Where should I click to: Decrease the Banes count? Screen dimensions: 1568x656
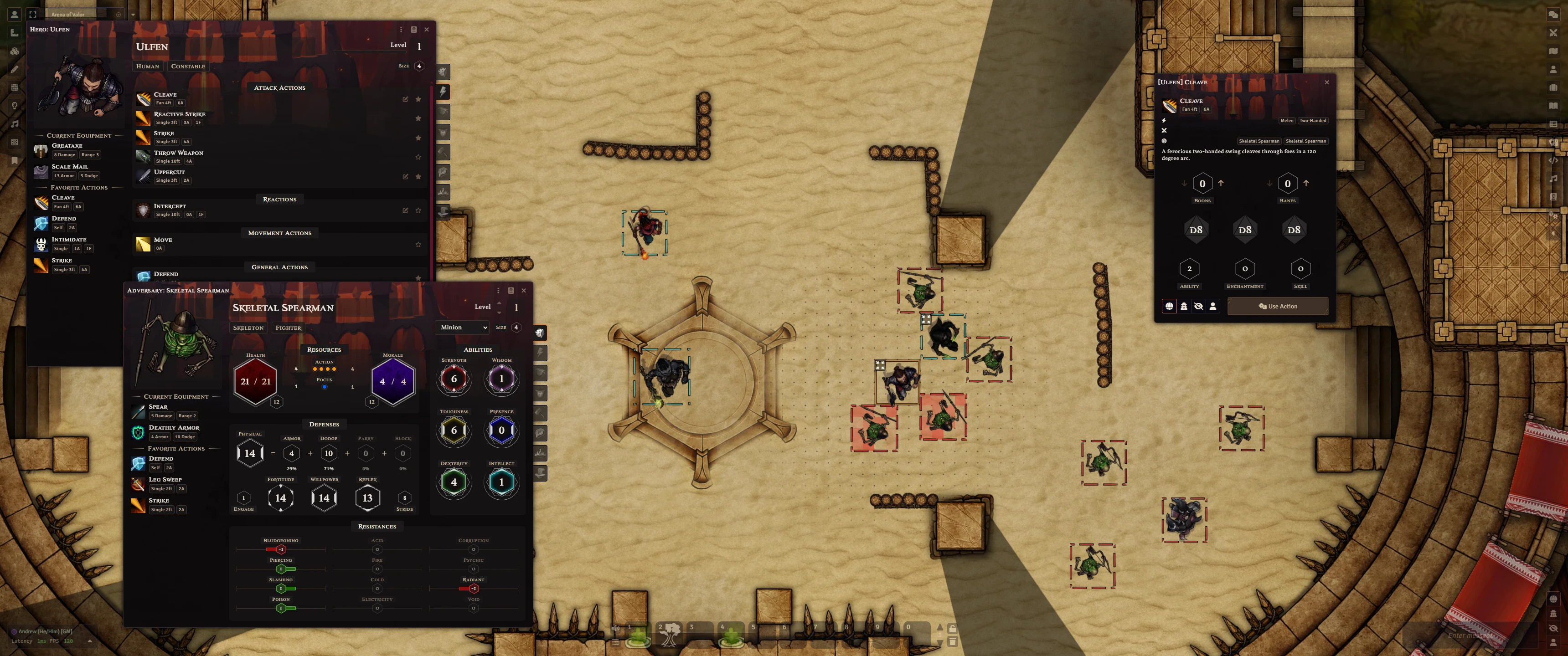coord(1269,183)
